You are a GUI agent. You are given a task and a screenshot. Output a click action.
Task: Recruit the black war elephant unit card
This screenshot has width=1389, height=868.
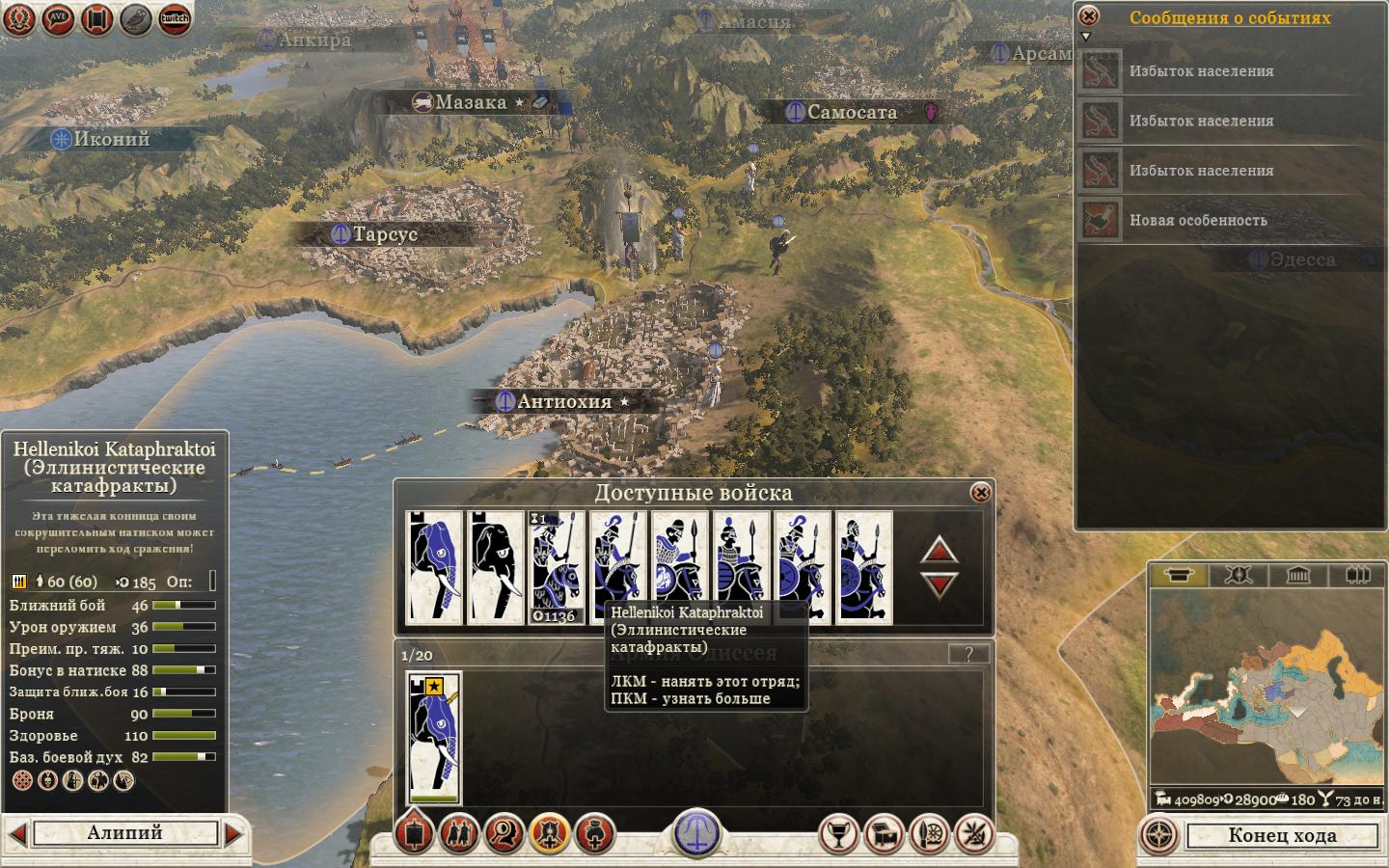coord(496,567)
